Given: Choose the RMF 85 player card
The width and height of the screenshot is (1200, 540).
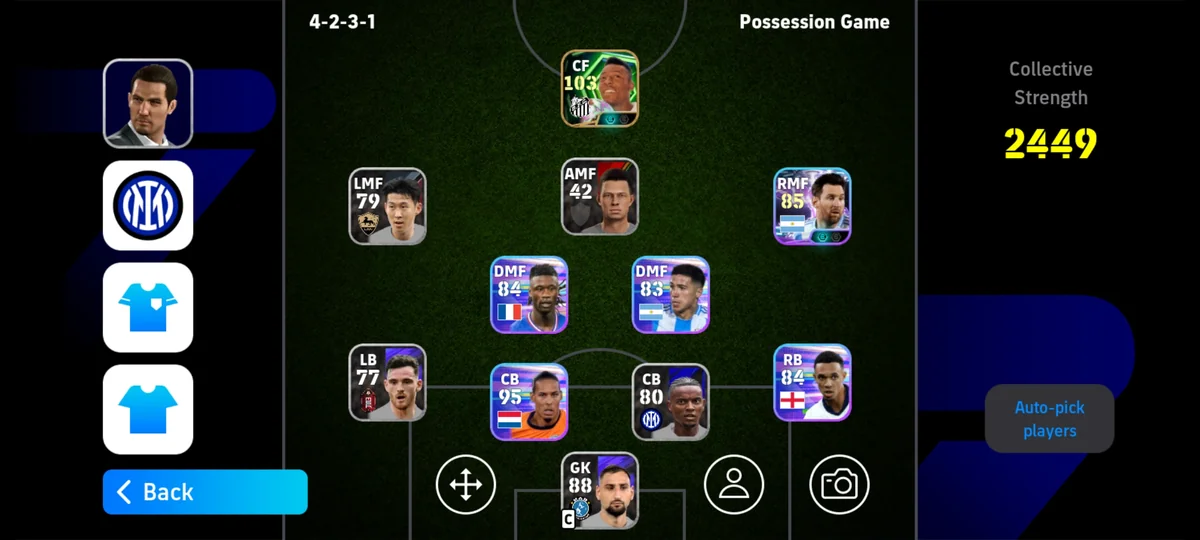Looking at the screenshot, I should 812,206.
